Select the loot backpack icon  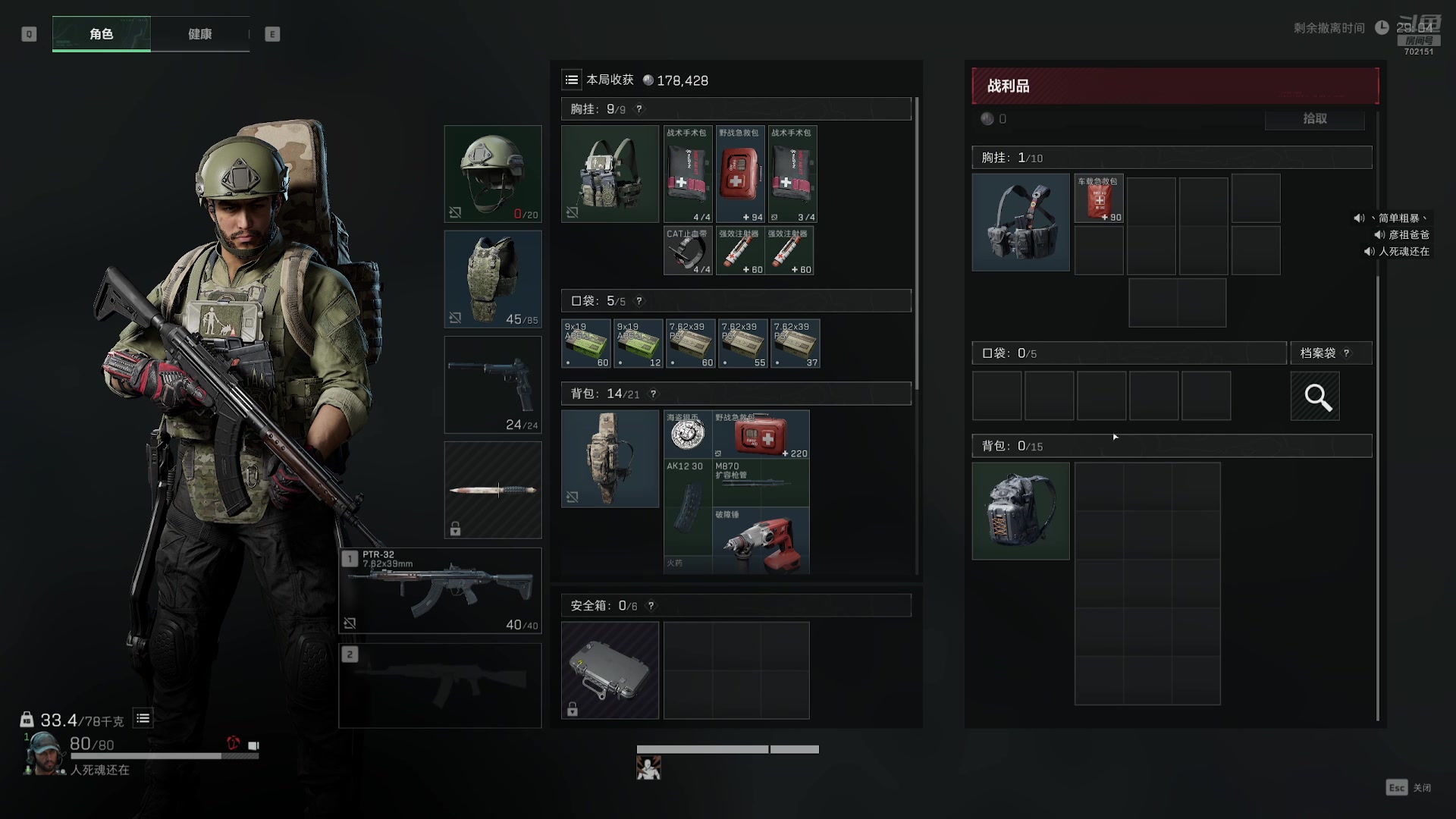pyautogui.click(x=1021, y=511)
